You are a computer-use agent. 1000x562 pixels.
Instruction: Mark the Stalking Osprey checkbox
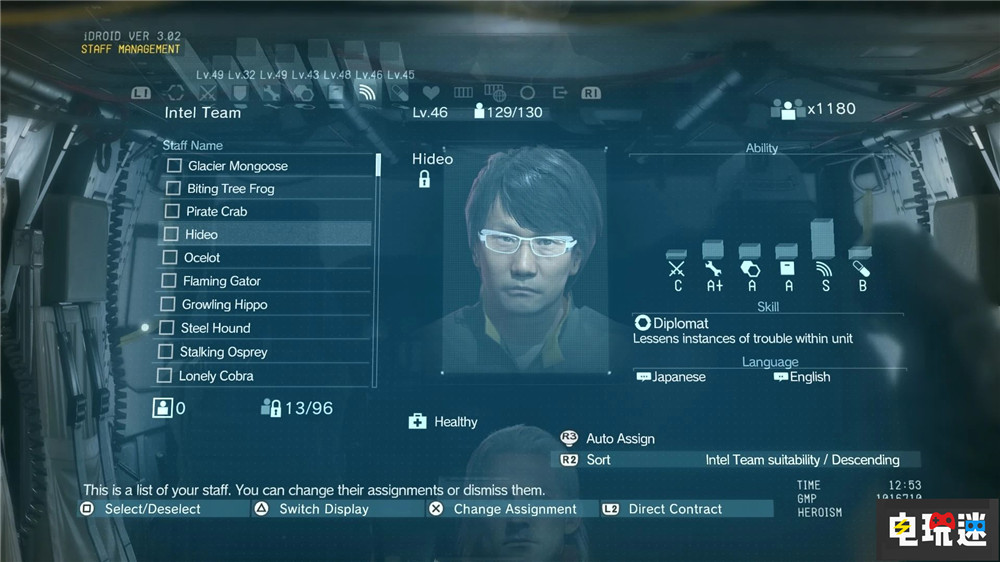click(166, 352)
